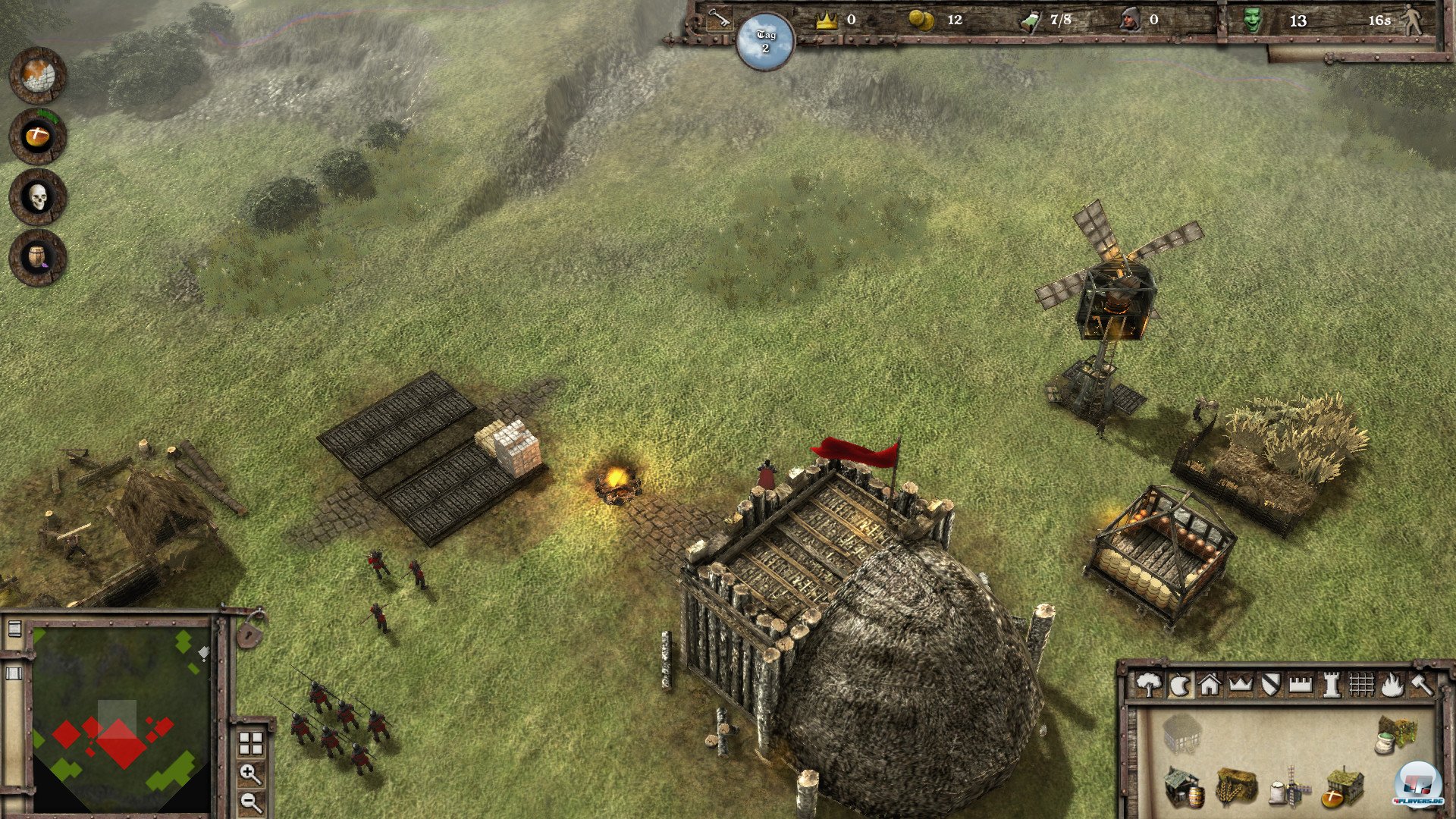Toggle the padlock above the minimap

(250, 631)
